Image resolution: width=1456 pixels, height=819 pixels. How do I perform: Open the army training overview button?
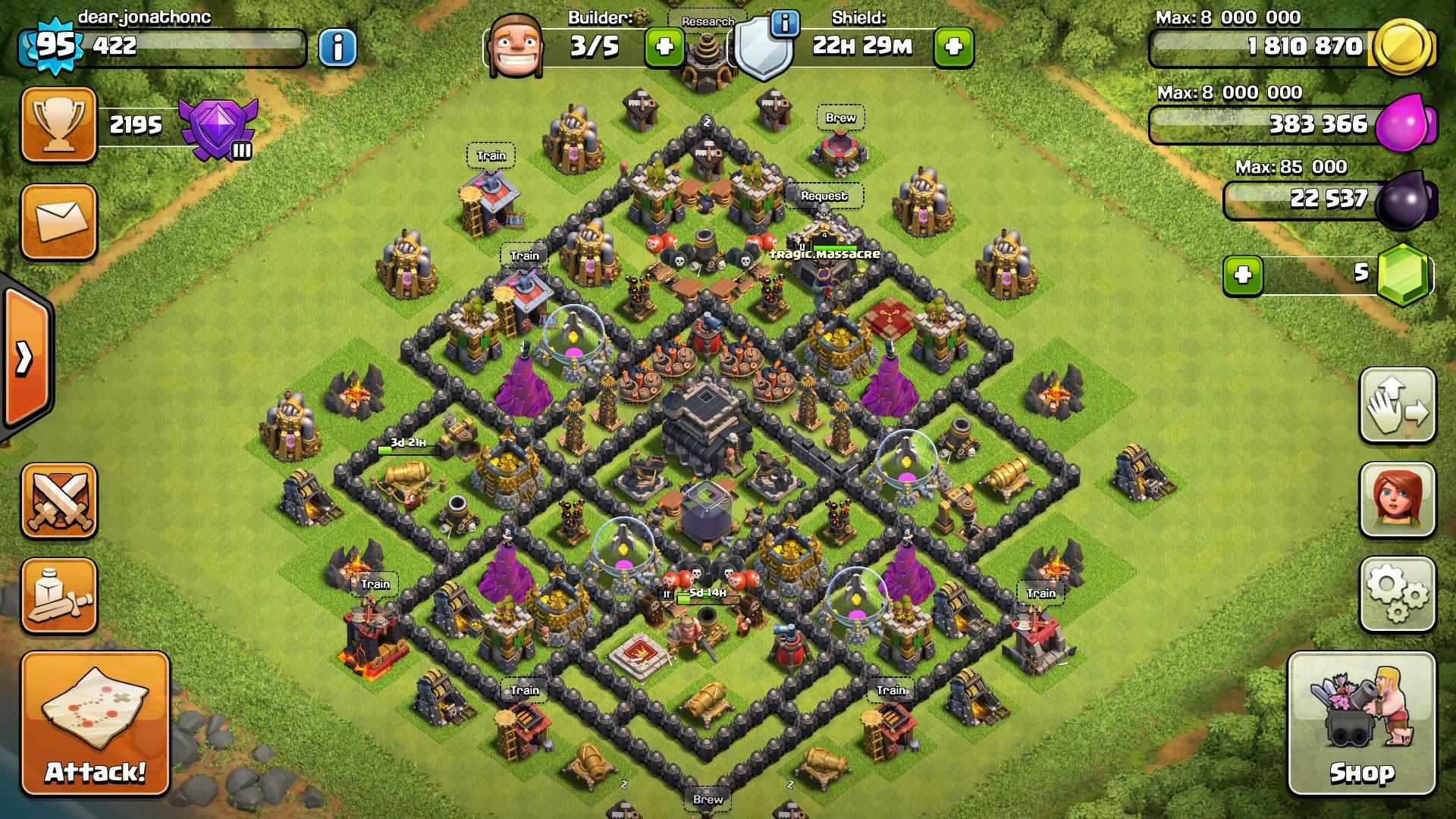pyautogui.click(x=59, y=596)
